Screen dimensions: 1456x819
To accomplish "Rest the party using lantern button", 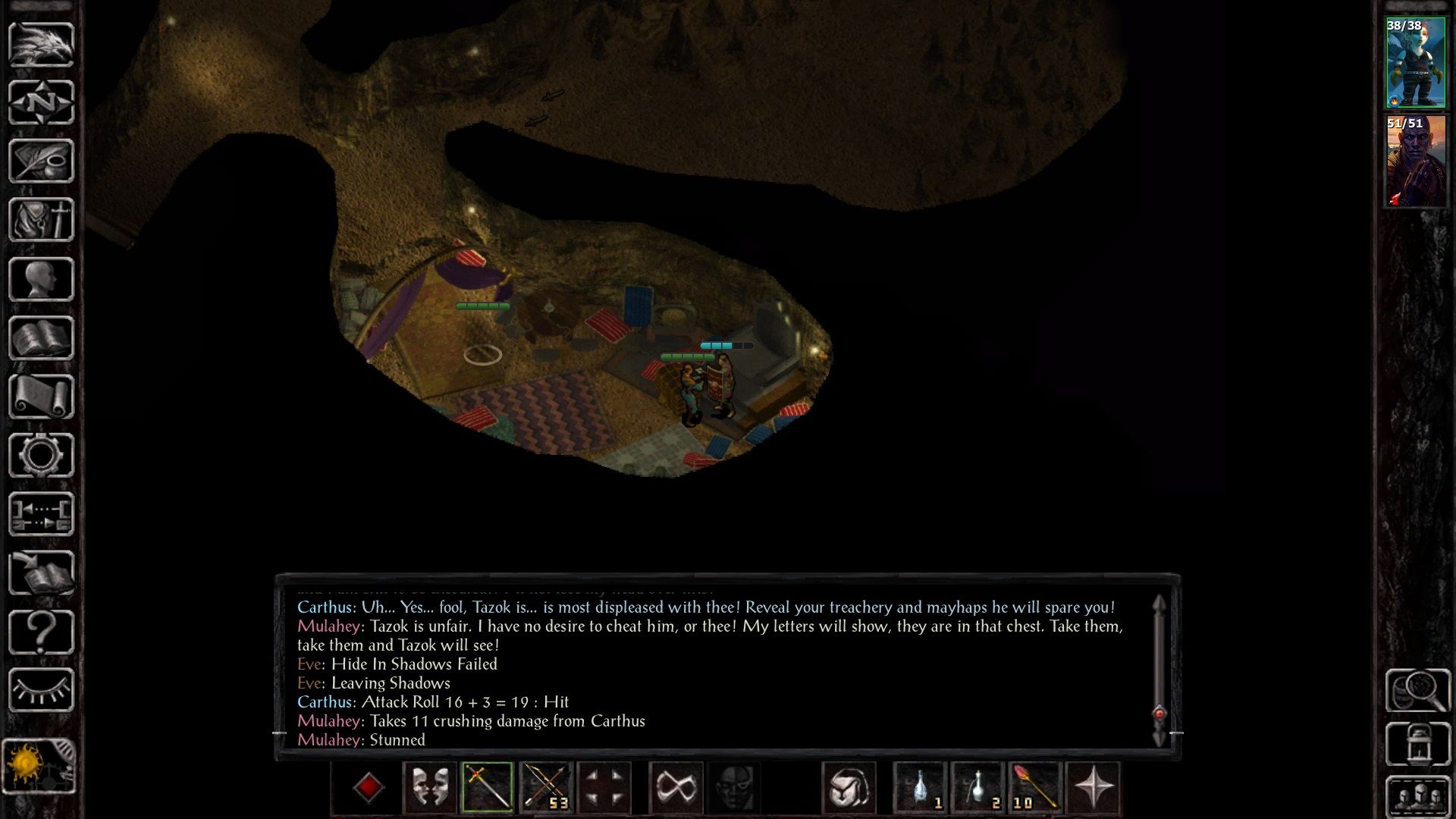I will point(1417,745).
